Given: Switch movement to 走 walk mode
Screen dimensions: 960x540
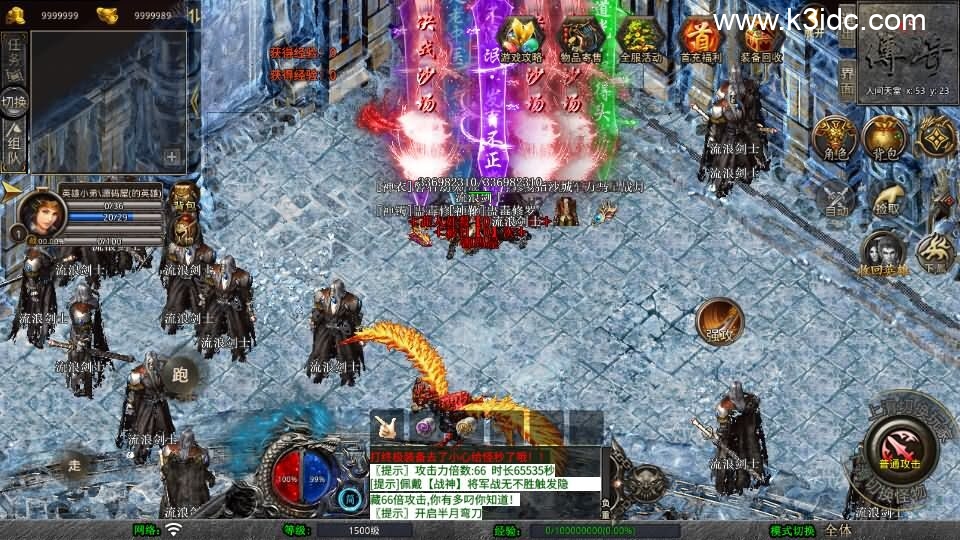Looking at the screenshot, I should coord(74,464).
